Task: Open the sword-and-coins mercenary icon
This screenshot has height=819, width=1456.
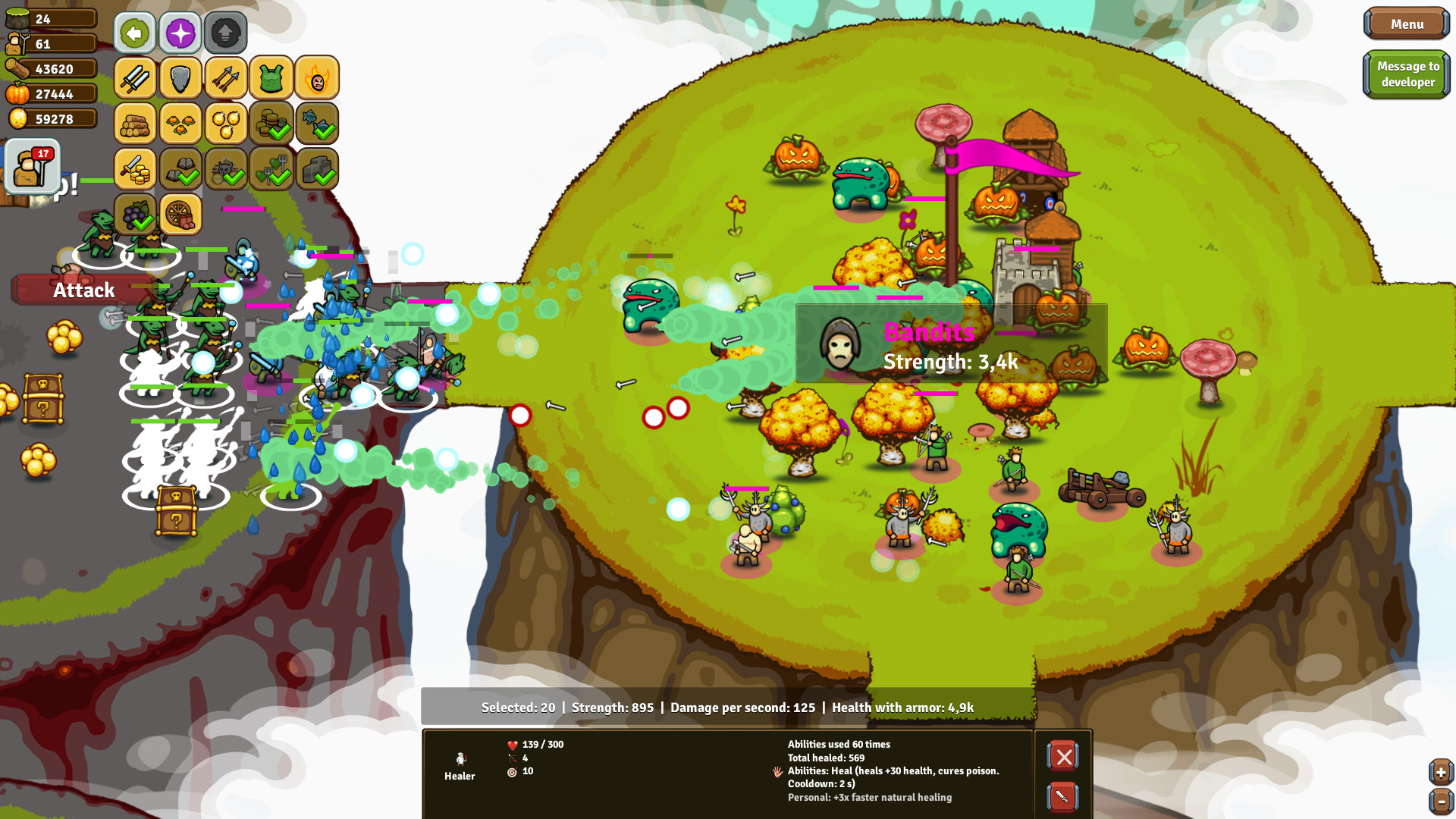Action: click(134, 169)
